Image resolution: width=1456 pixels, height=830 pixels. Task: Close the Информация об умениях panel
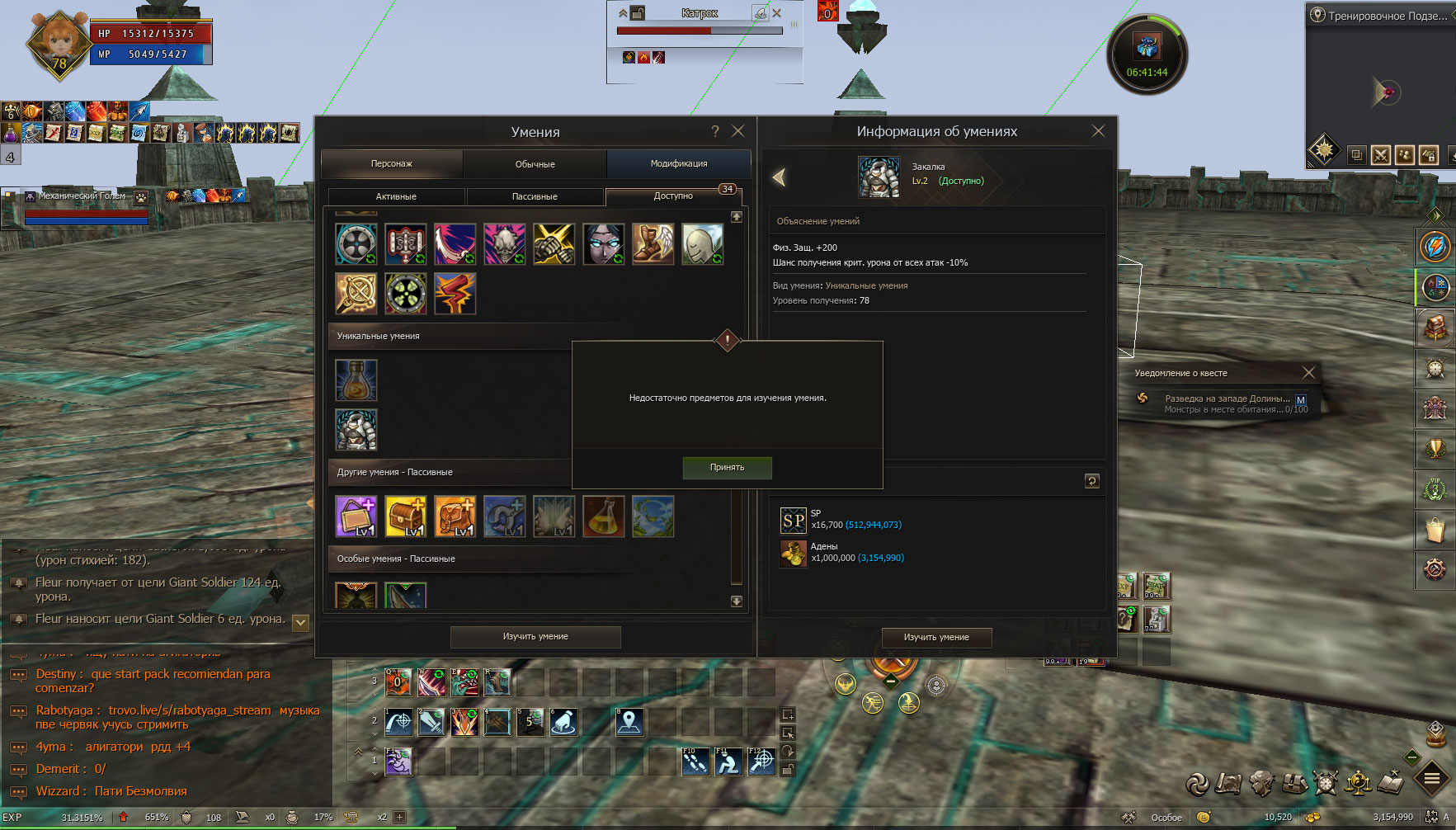1098,131
